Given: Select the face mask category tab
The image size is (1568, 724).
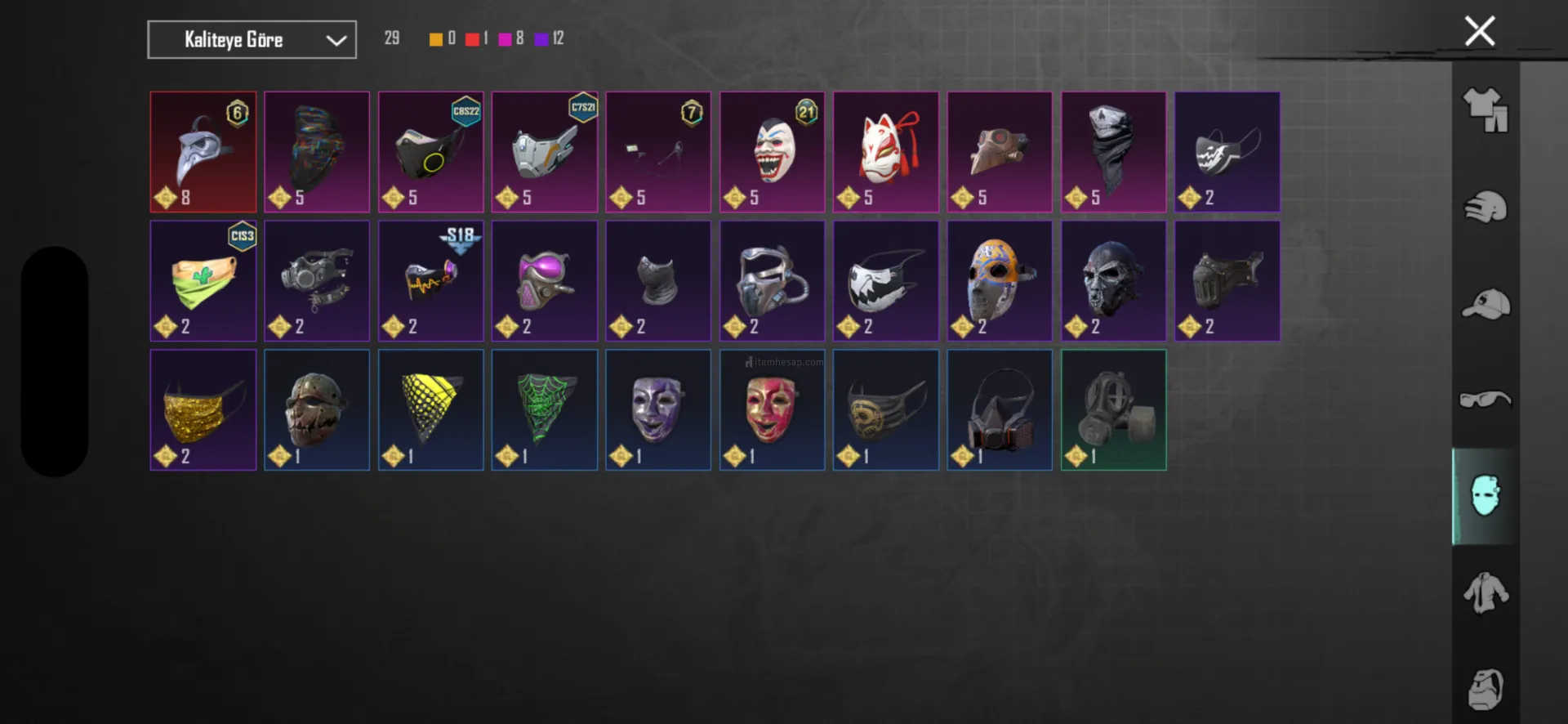Looking at the screenshot, I should [x=1485, y=496].
